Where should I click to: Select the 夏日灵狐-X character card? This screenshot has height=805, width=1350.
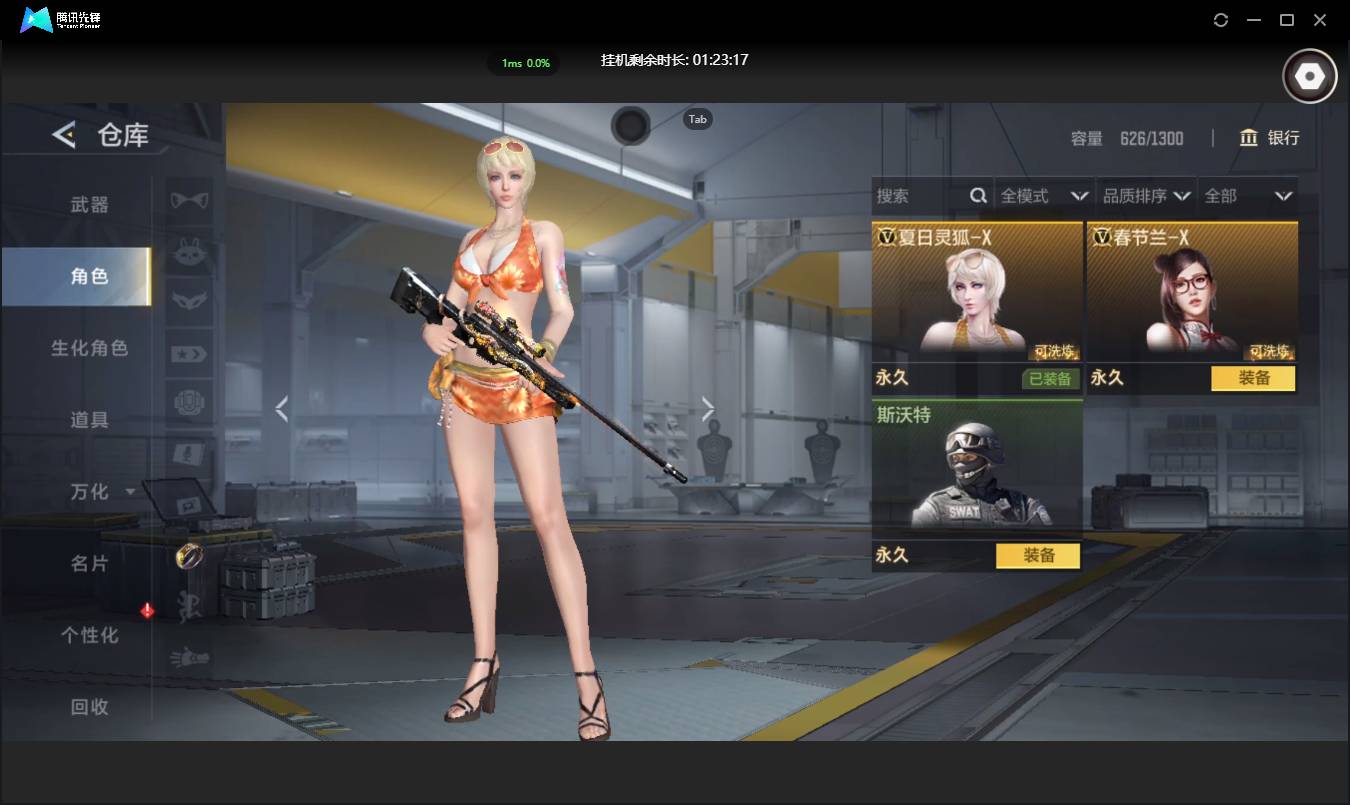(x=977, y=292)
